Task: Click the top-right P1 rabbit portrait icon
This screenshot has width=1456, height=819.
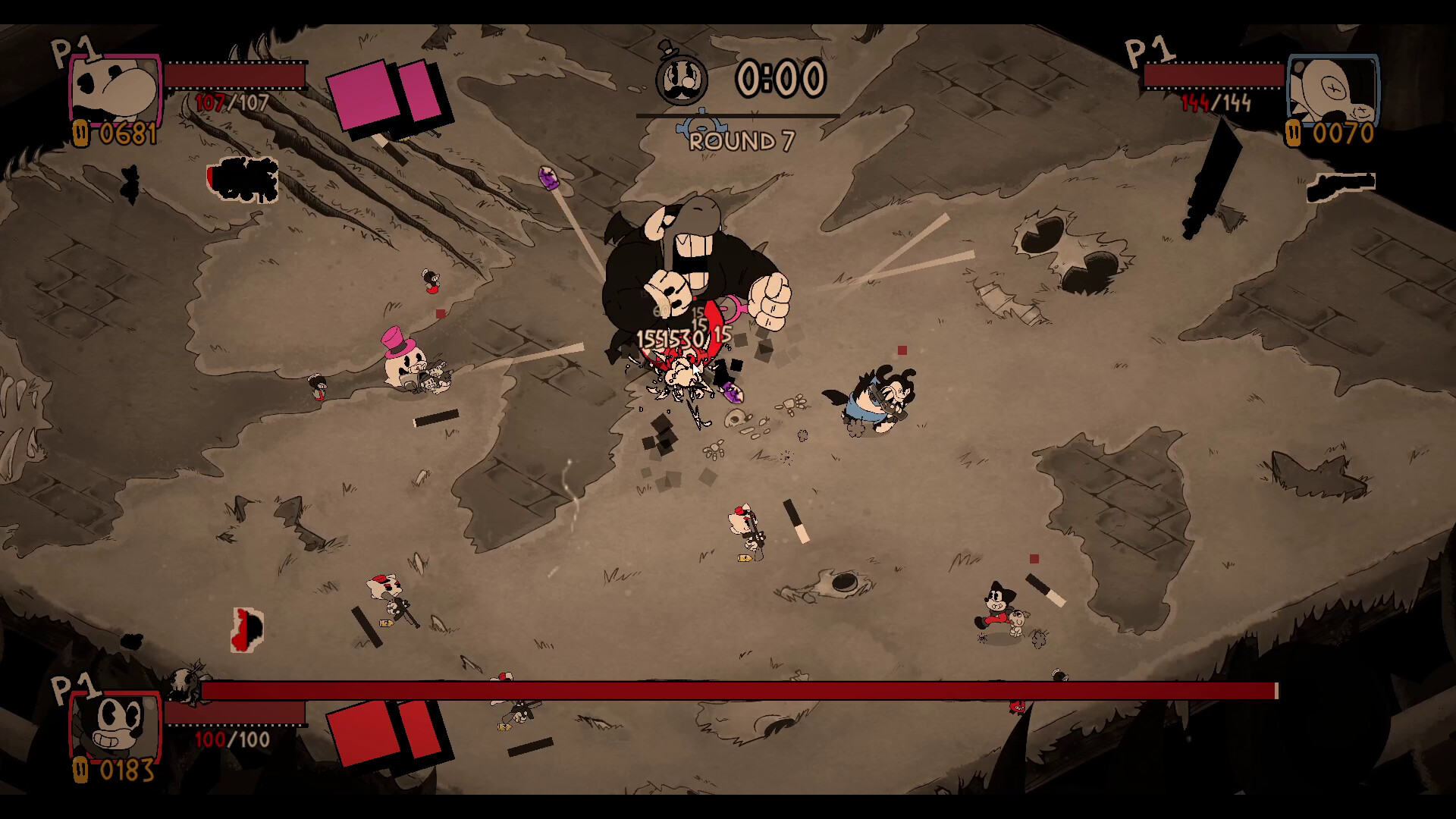Action: click(1333, 89)
